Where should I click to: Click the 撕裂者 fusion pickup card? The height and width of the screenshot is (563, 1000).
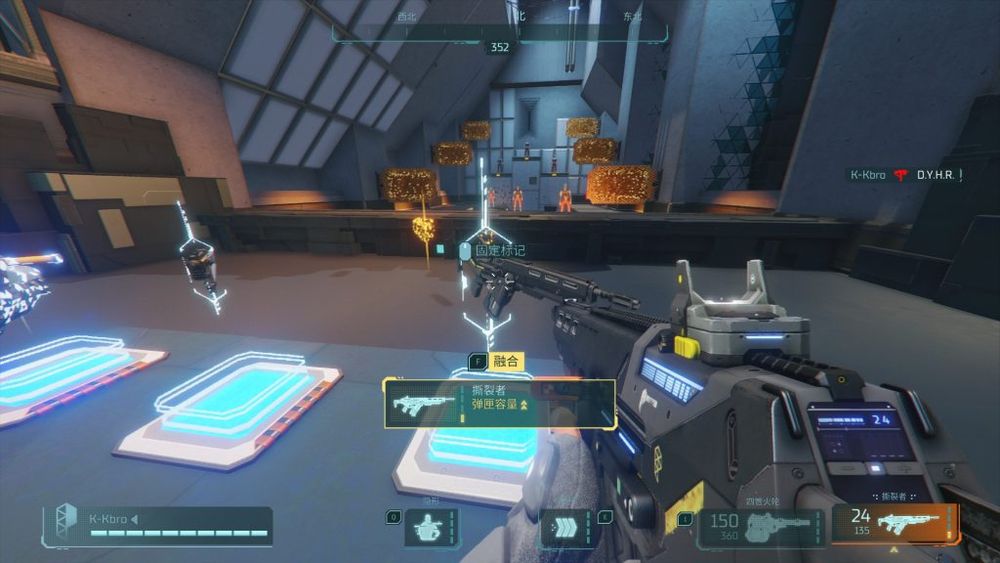click(499, 403)
